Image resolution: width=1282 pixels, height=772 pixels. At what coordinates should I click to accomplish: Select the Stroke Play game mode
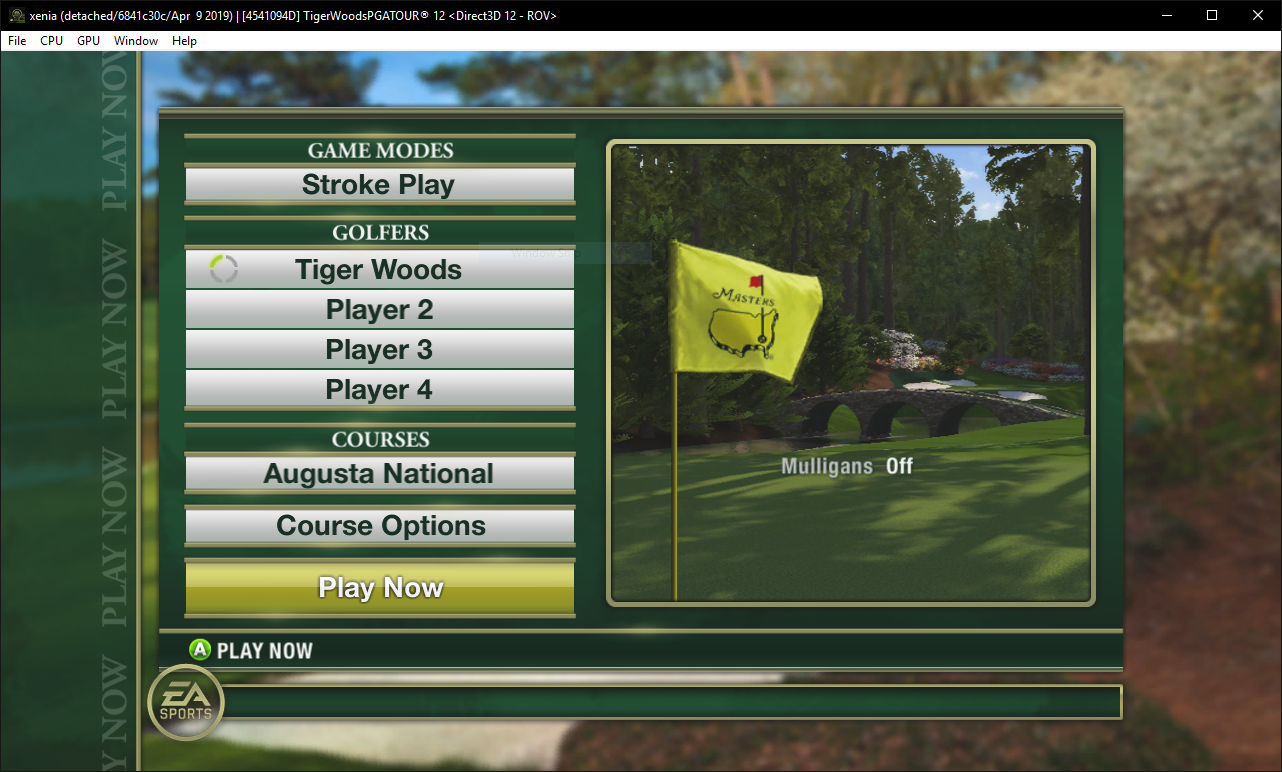click(379, 185)
